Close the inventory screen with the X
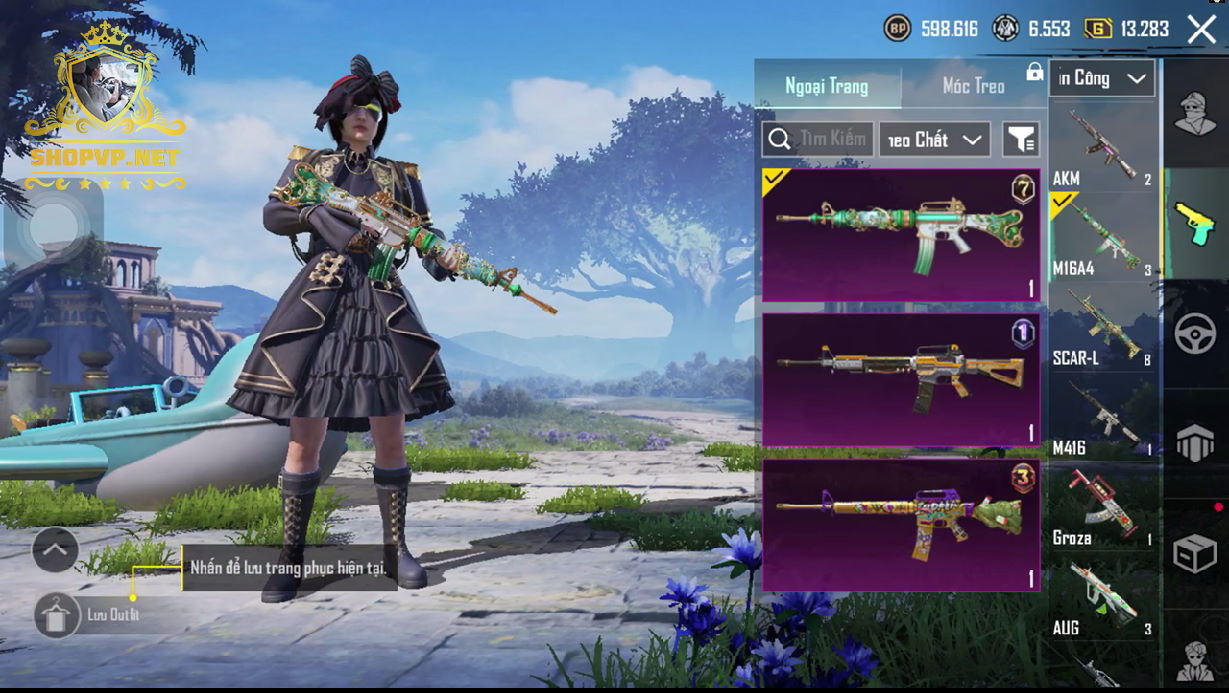Viewport: 1229px width, 693px height. (1201, 29)
